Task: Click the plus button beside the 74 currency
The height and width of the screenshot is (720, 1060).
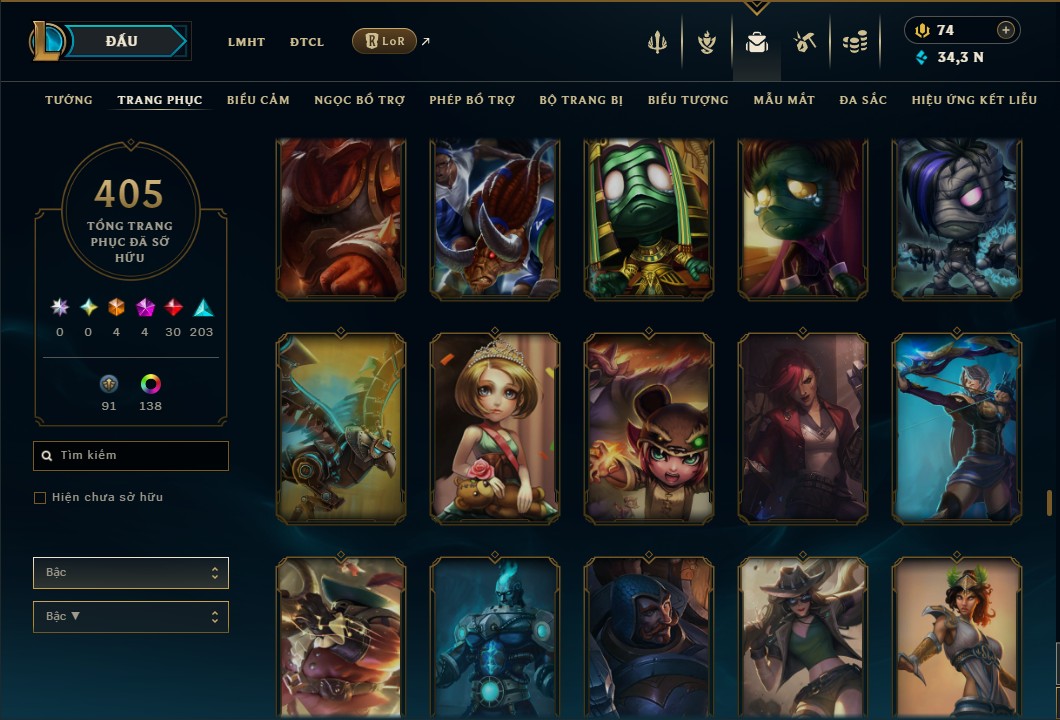Action: pos(1006,30)
